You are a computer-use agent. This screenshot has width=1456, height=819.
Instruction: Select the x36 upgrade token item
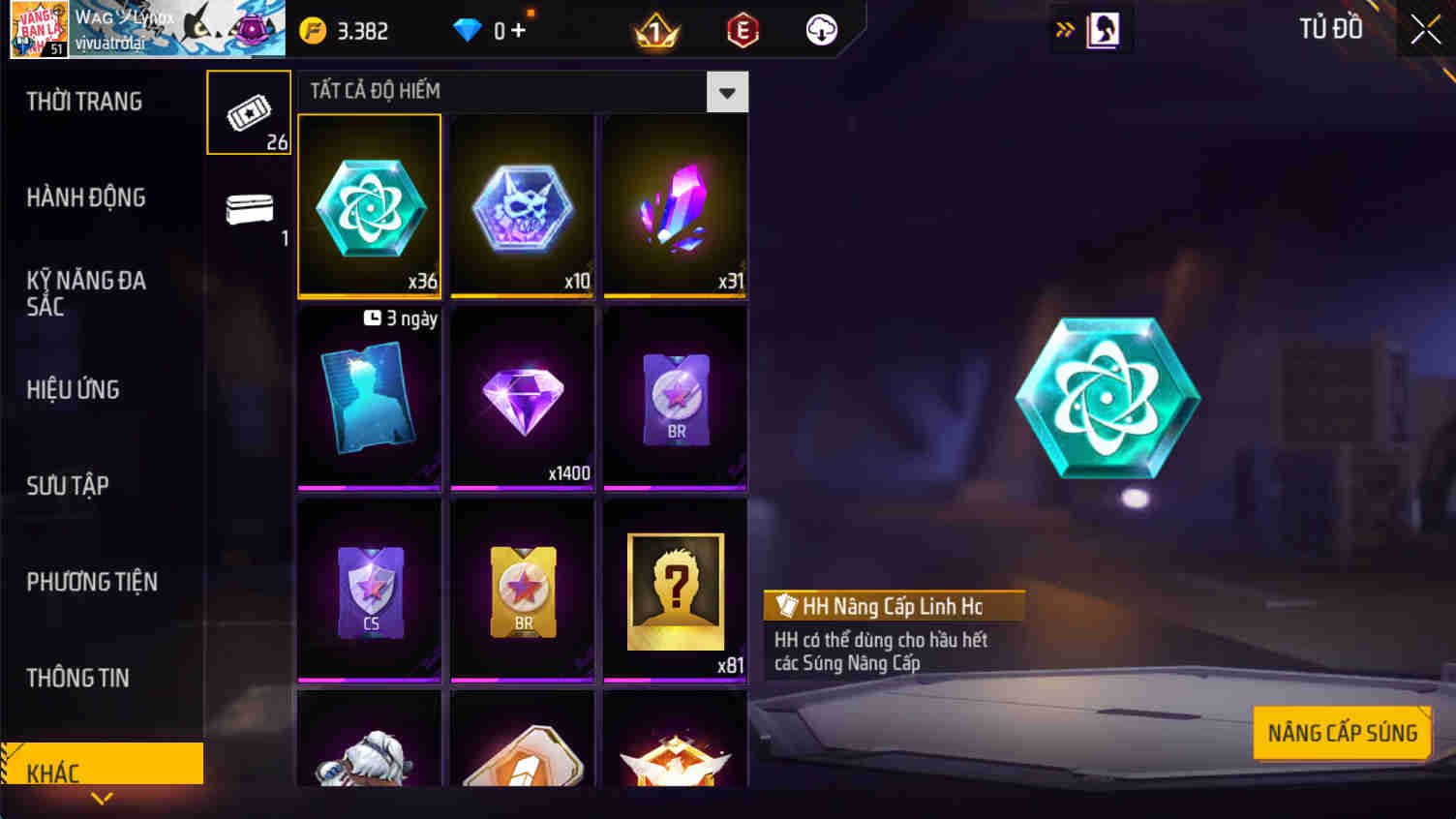tap(369, 205)
